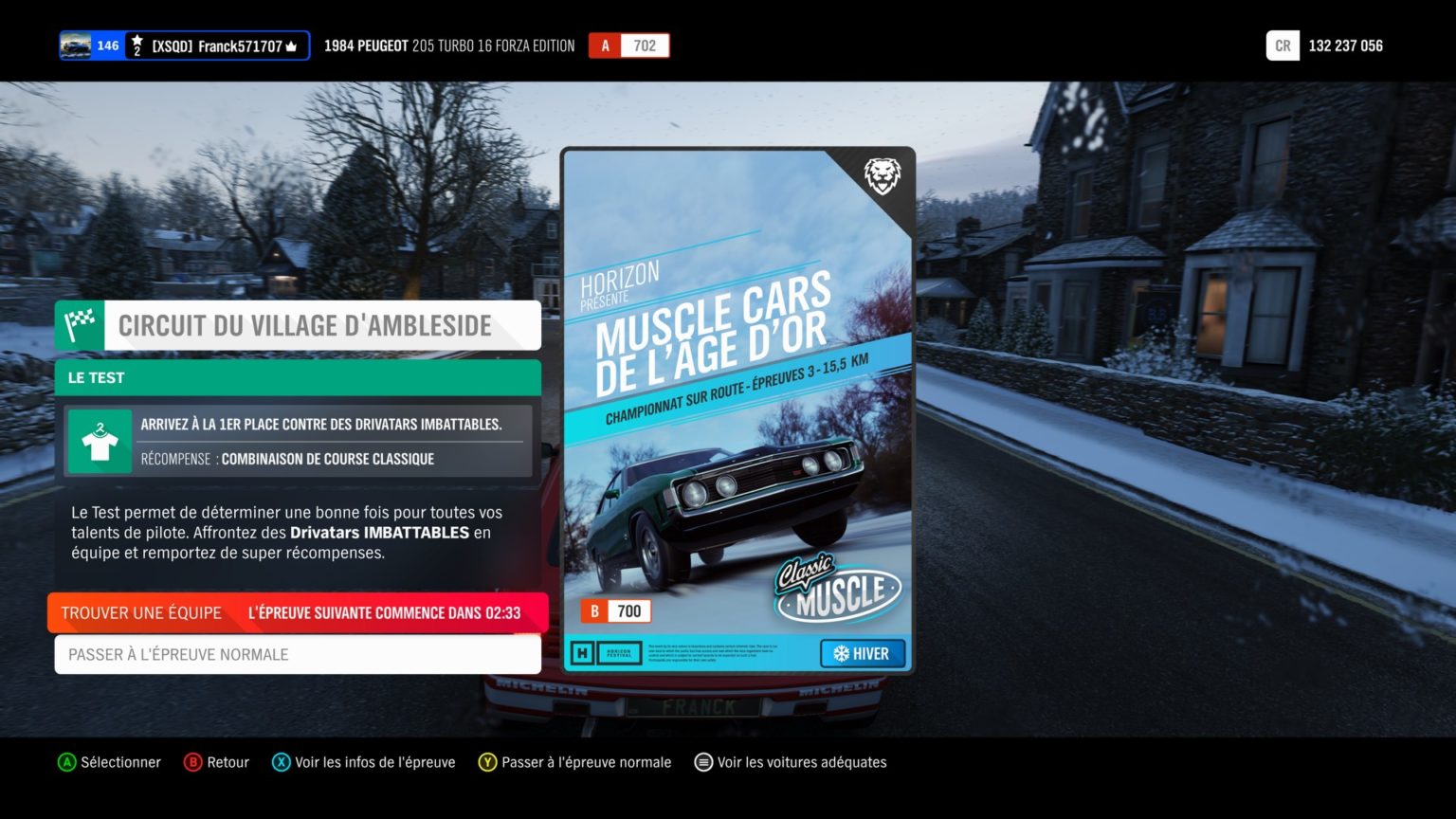This screenshot has height=819, width=1456.
Task: Click Voir les voitures adéquates
Action: point(801,762)
